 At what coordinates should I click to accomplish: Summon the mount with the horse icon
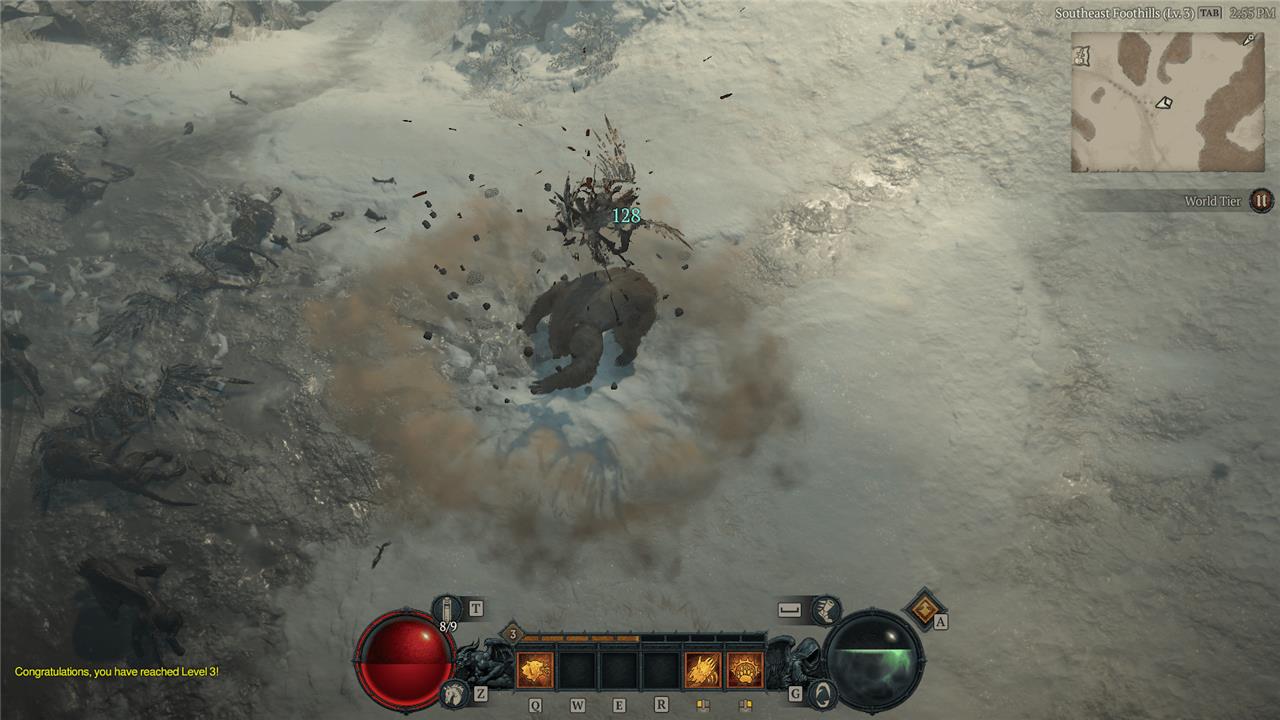click(455, 691)
